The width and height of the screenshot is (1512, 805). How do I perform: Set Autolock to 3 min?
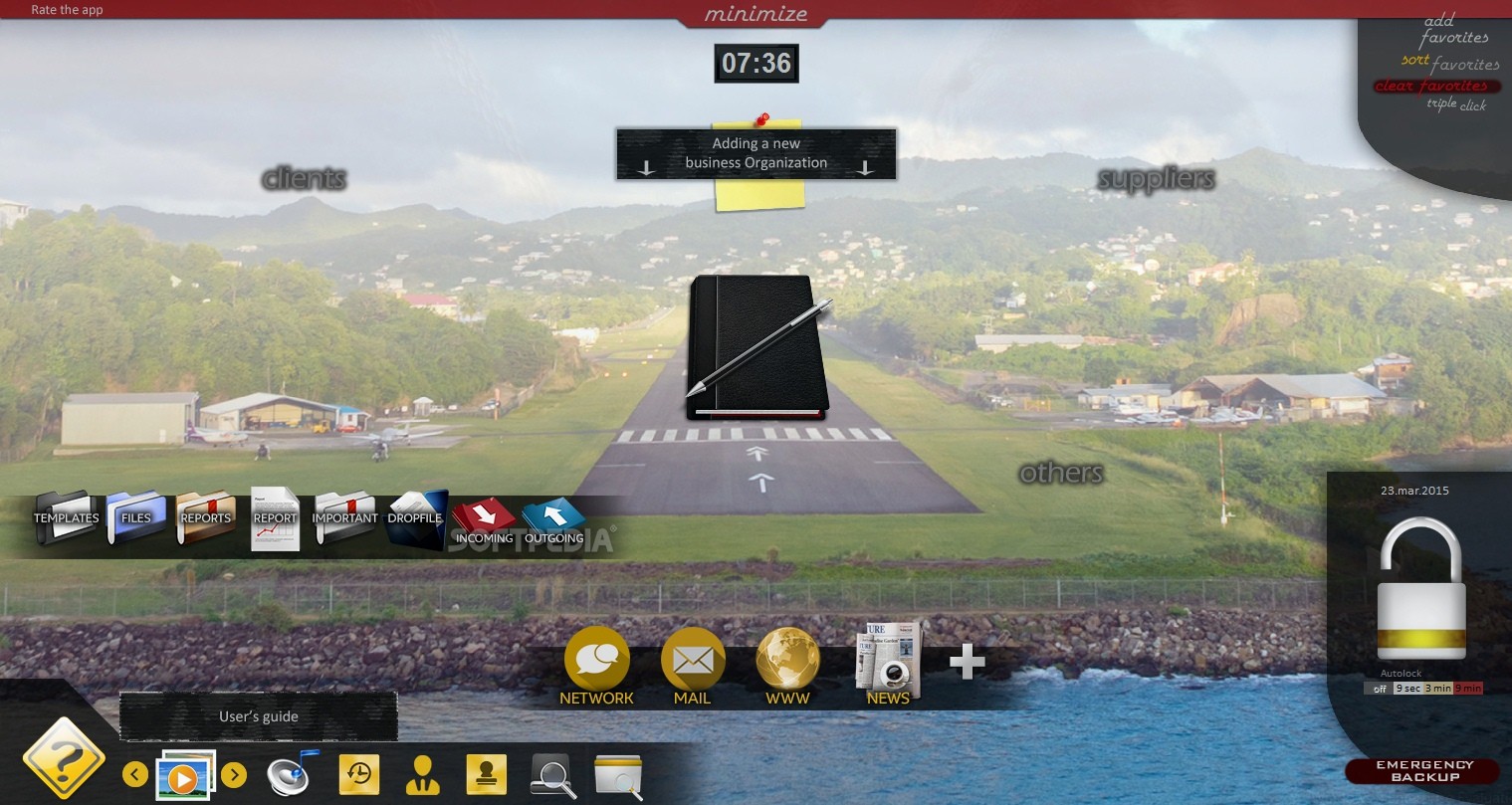tap(1437, 688)
